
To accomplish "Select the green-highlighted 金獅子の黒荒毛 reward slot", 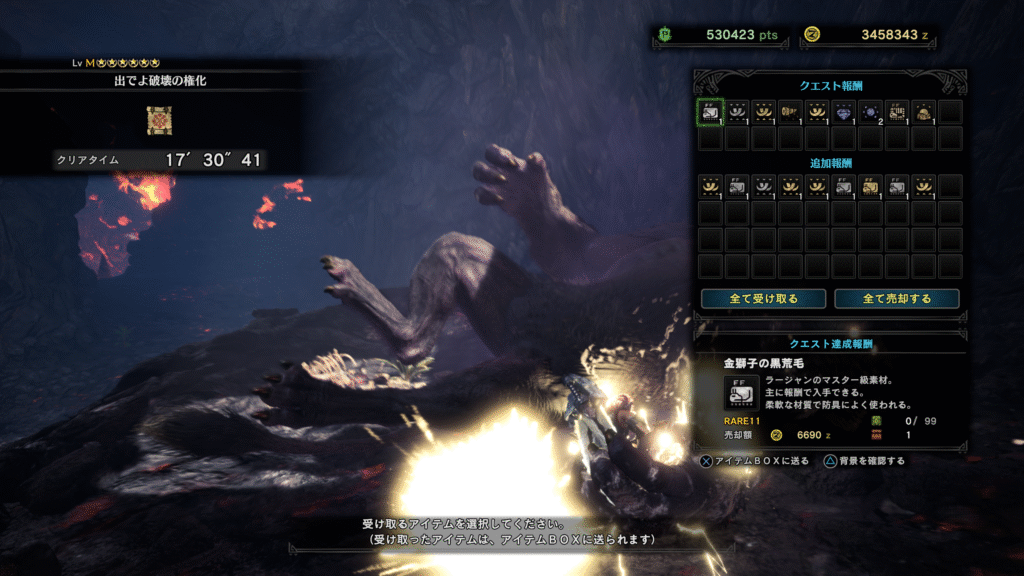I will [709, 112].
